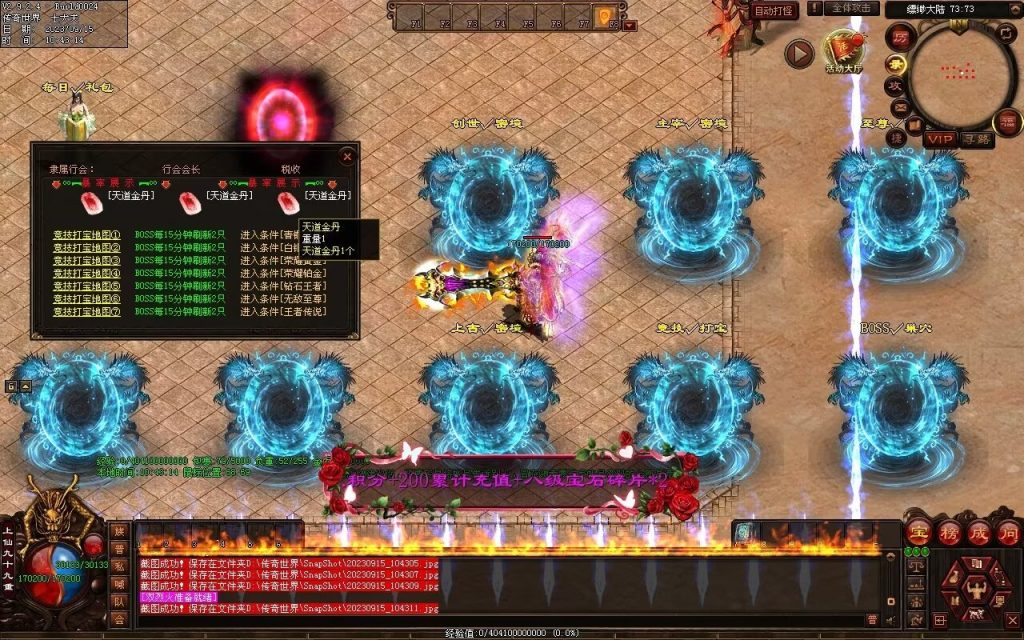Choose 竞技打宝地图⑤ map entry
This screenshot has width=1024, height=640.
tap(87, 286)
